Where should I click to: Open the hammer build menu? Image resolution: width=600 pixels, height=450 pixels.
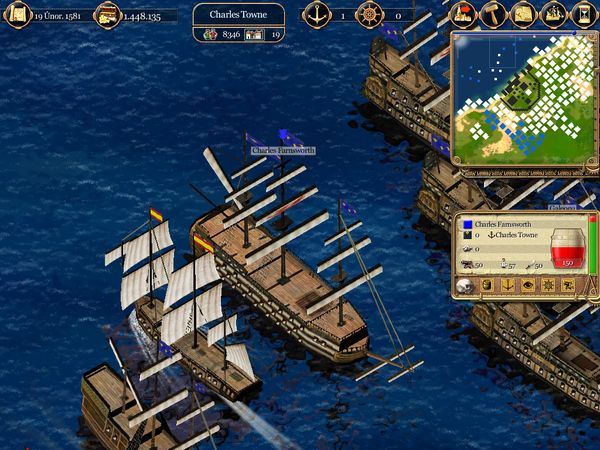(x=492, y=14)
